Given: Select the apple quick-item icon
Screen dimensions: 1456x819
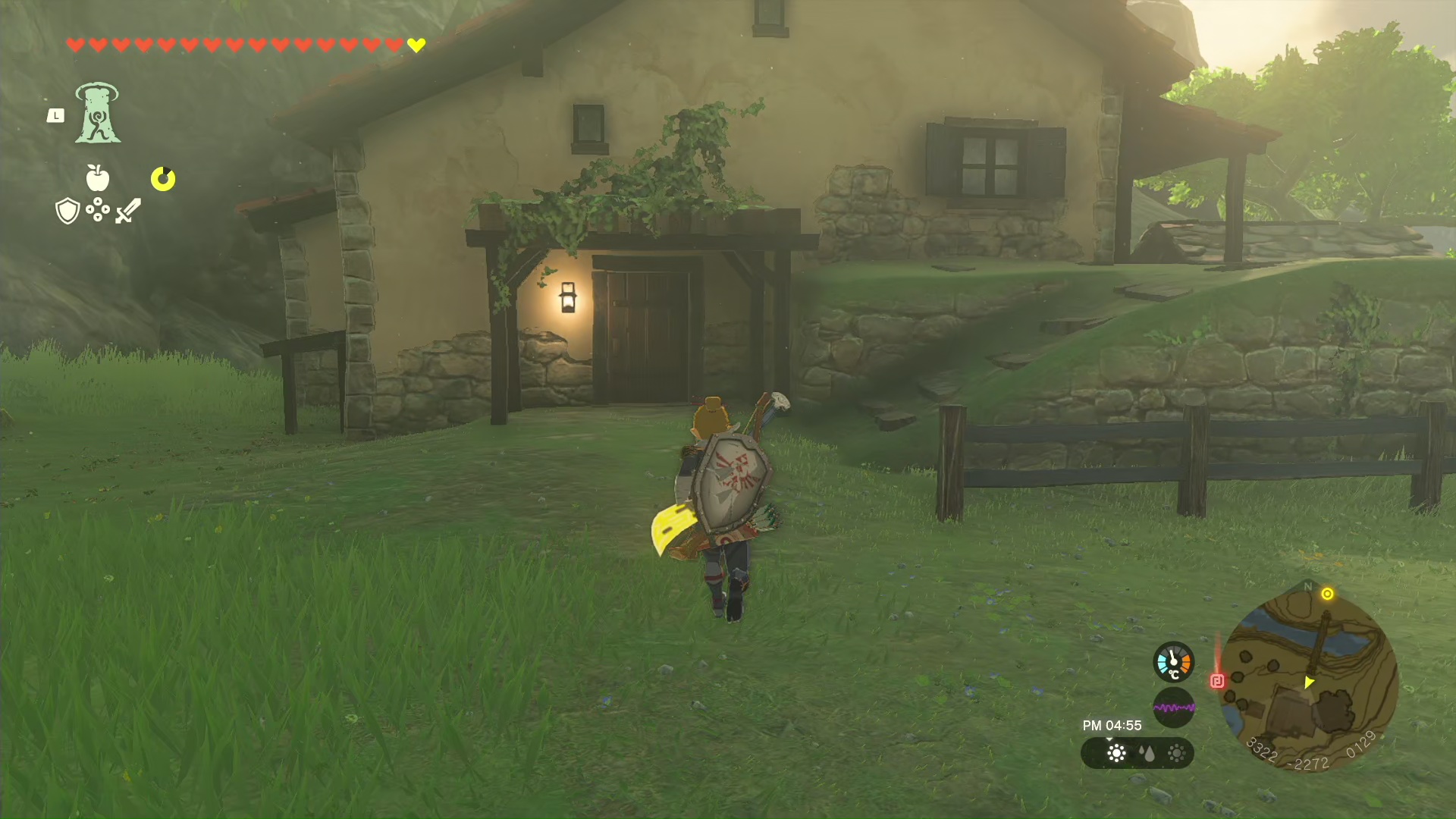Looking at the screenshot, I should (98, 178).
